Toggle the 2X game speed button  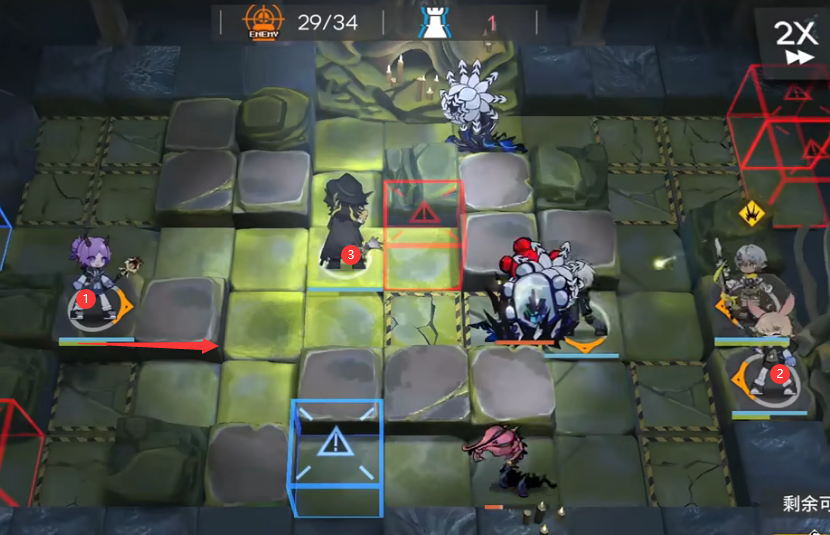pyautogui.click(x=795, y=42)
